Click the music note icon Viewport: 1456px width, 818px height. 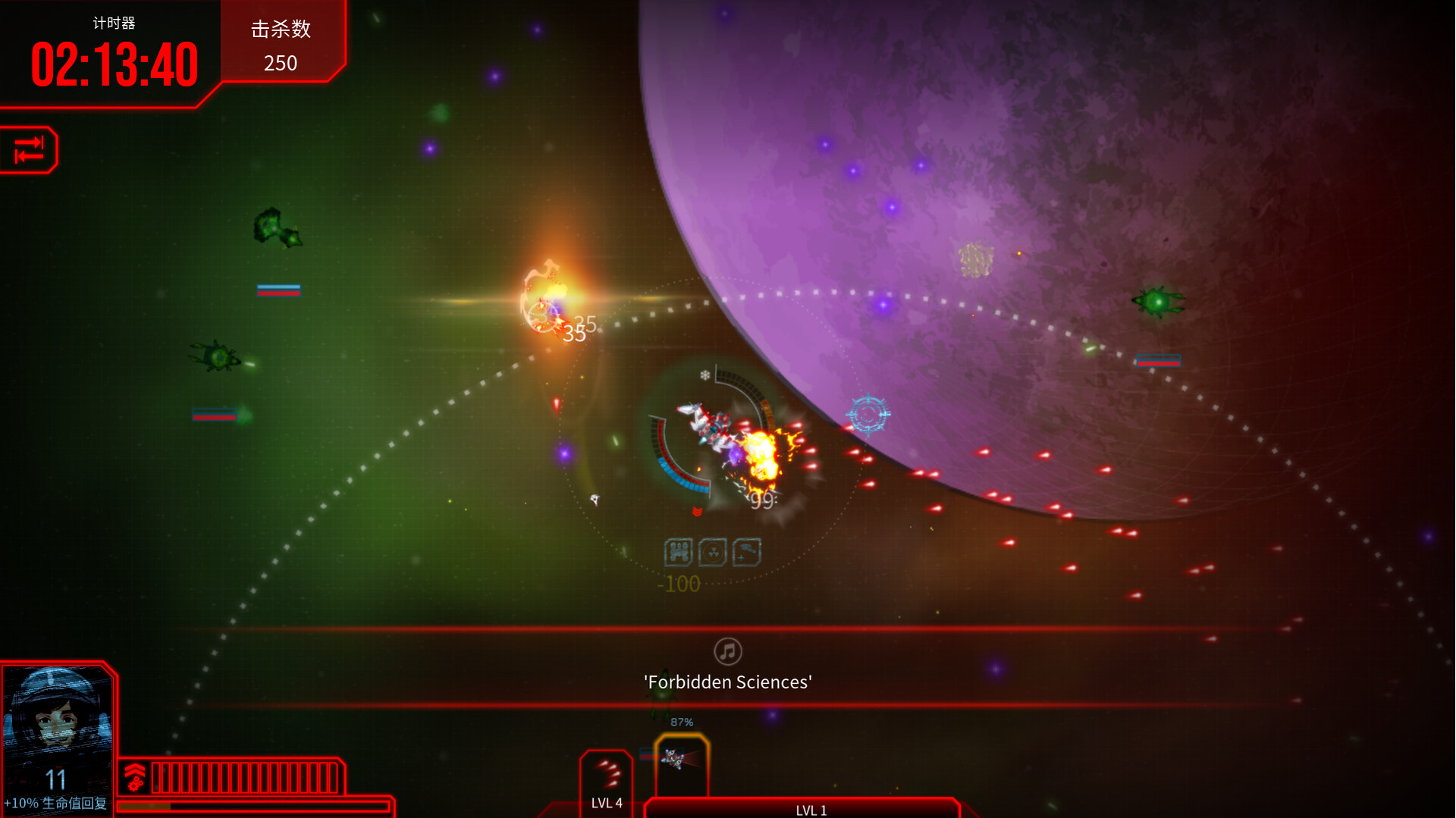(x=727, y=651)
